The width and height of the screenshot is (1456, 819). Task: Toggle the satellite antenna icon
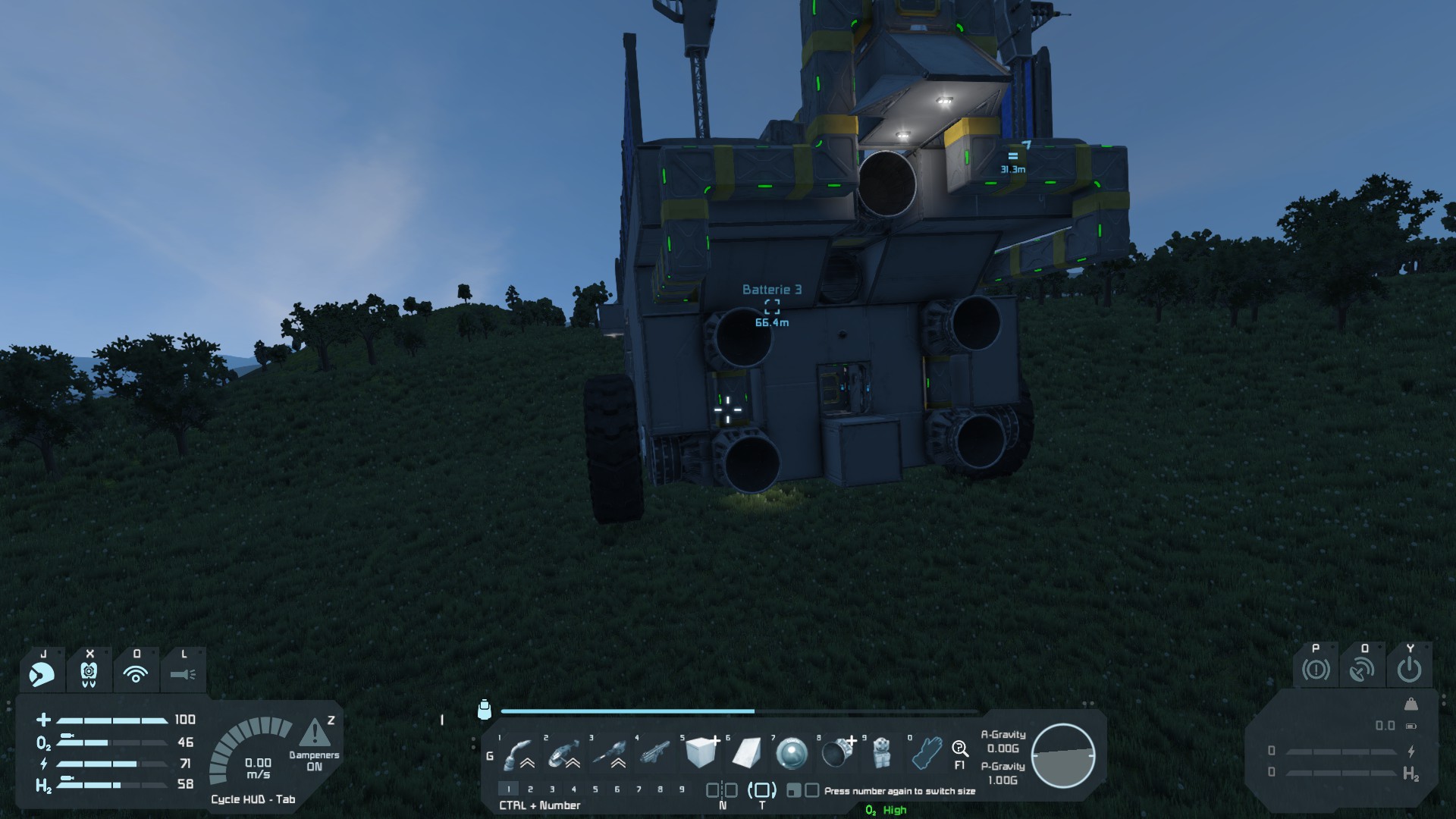[x=1362, y=670]
